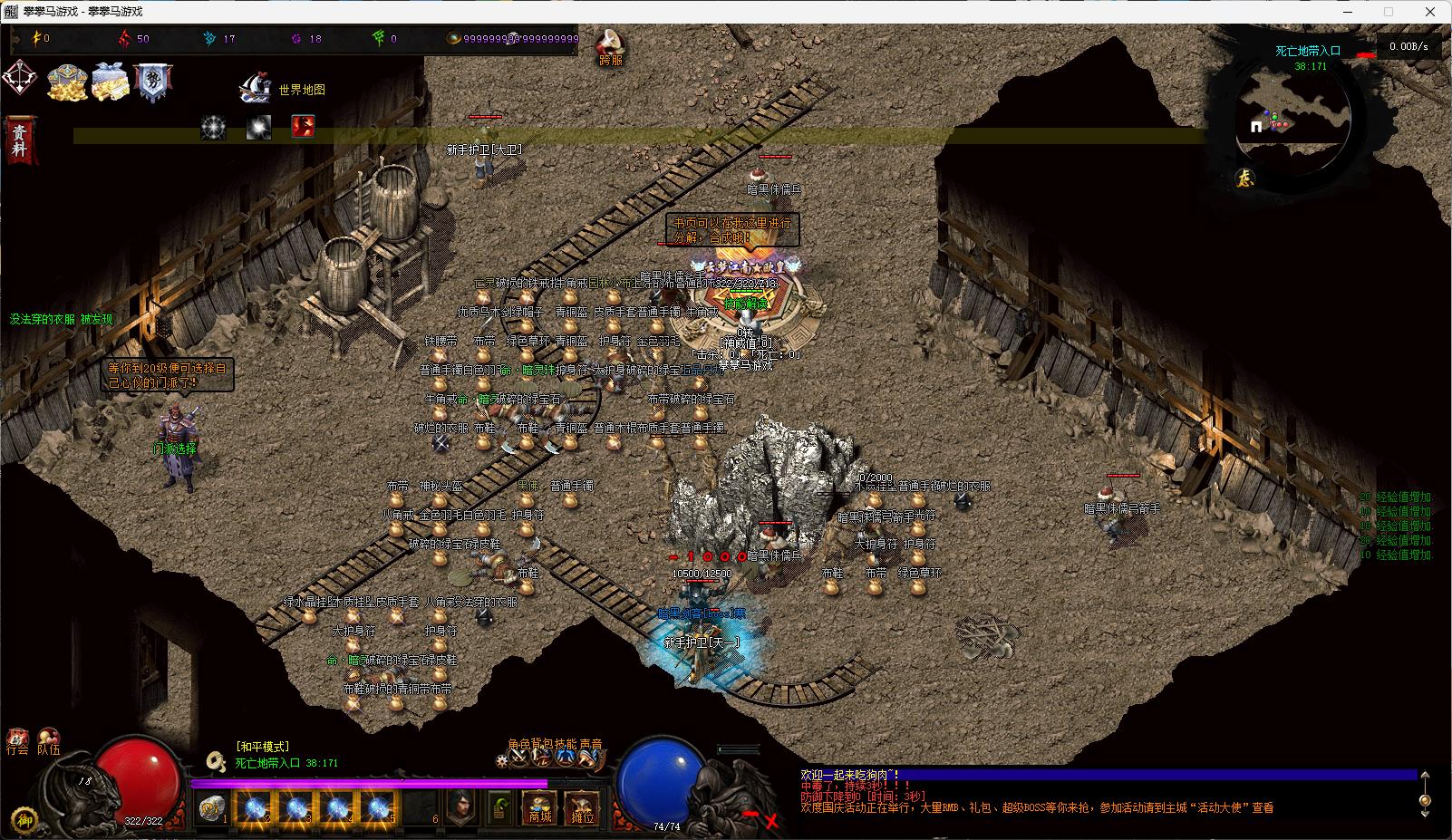
Task: Toggle the [和平模式] attack mode label
Action: coord(262,747)
